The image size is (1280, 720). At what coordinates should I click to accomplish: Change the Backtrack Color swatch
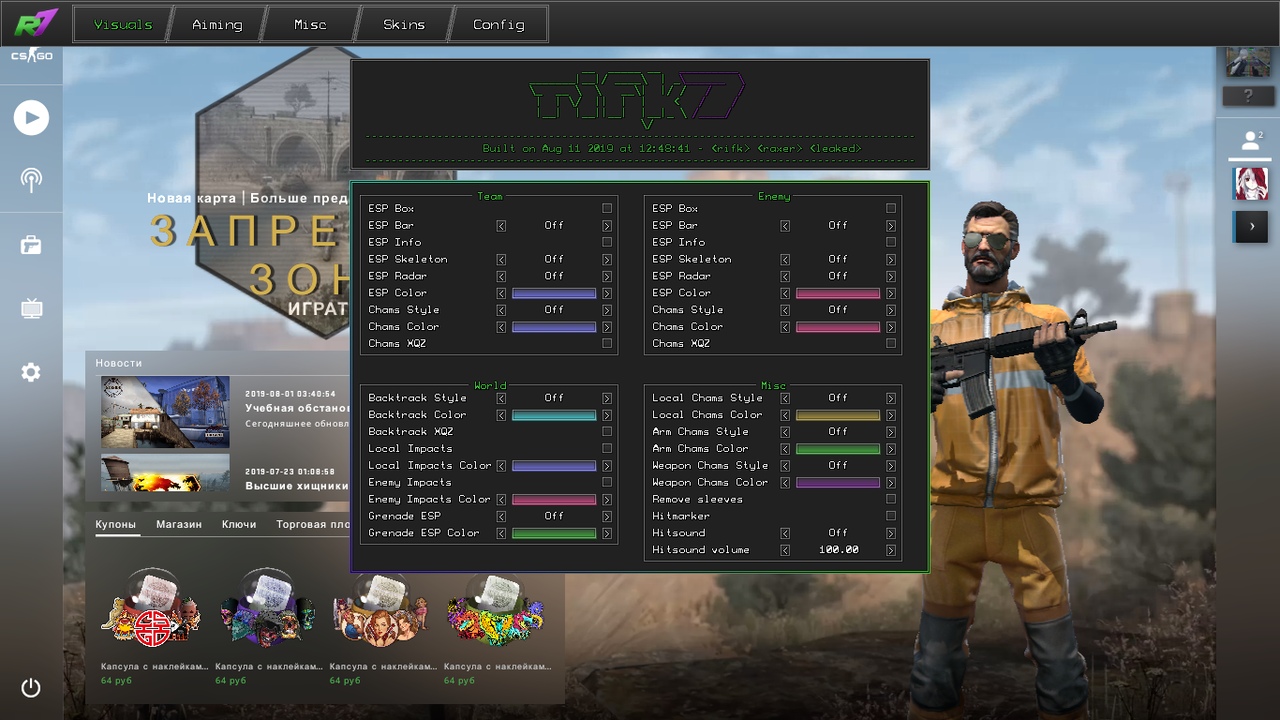(x=554, y=415)
